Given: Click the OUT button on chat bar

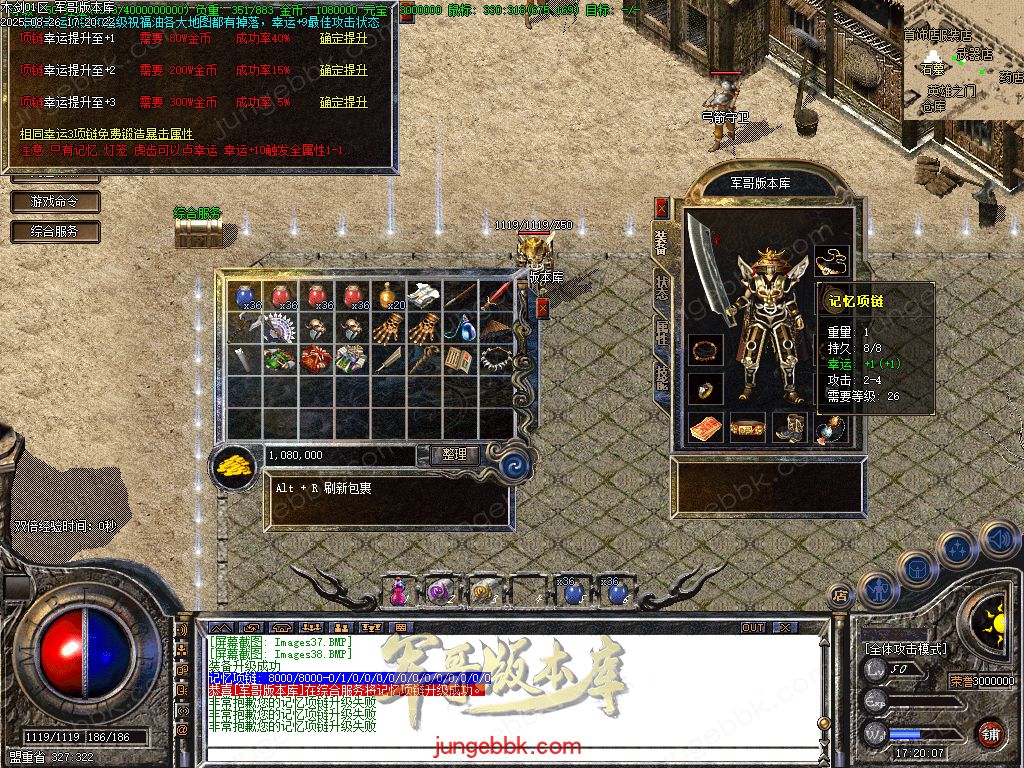Looking at the screenshot, I should coord(753,627).
